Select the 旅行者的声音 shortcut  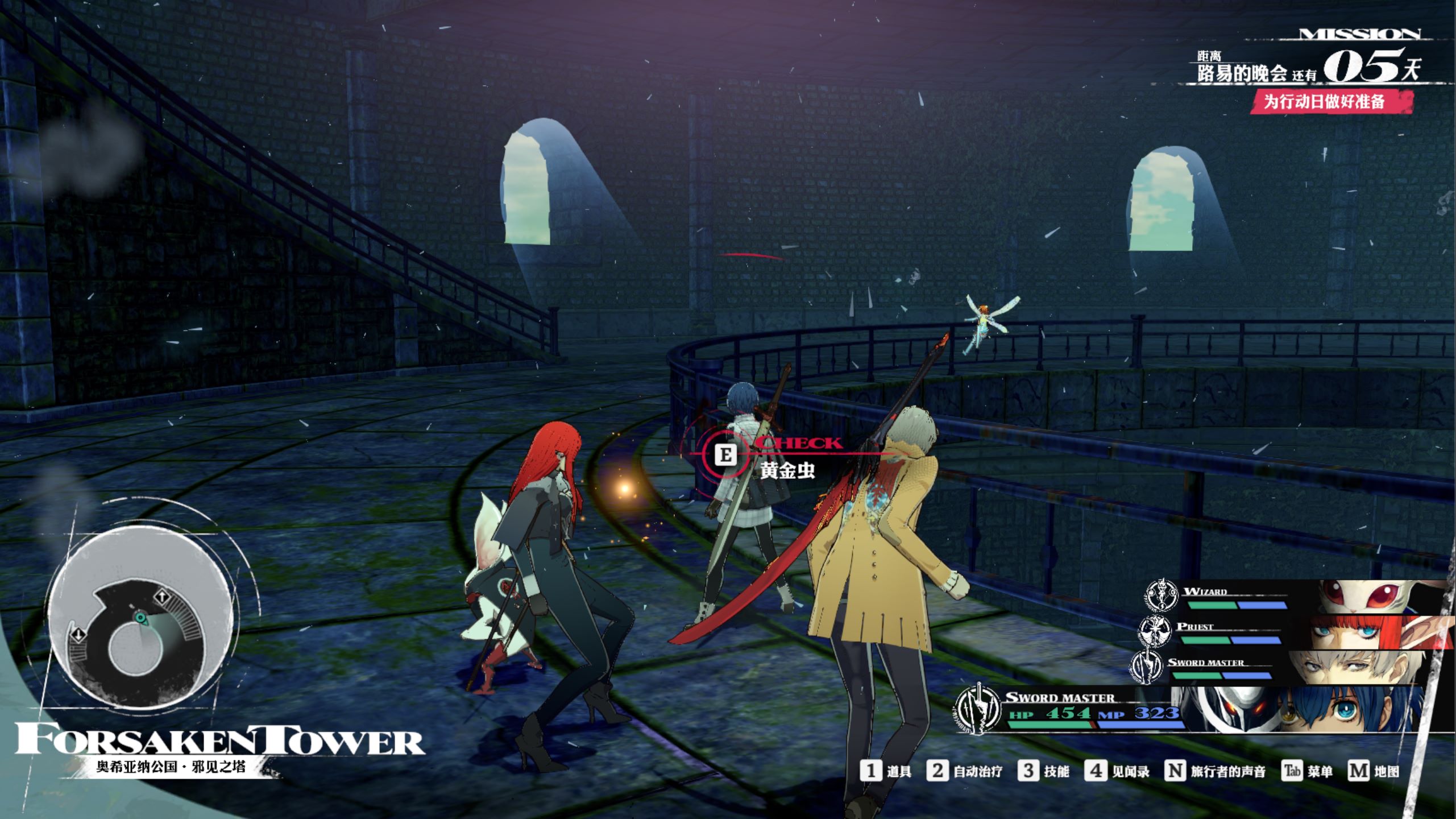click(x=1215, y=771)
